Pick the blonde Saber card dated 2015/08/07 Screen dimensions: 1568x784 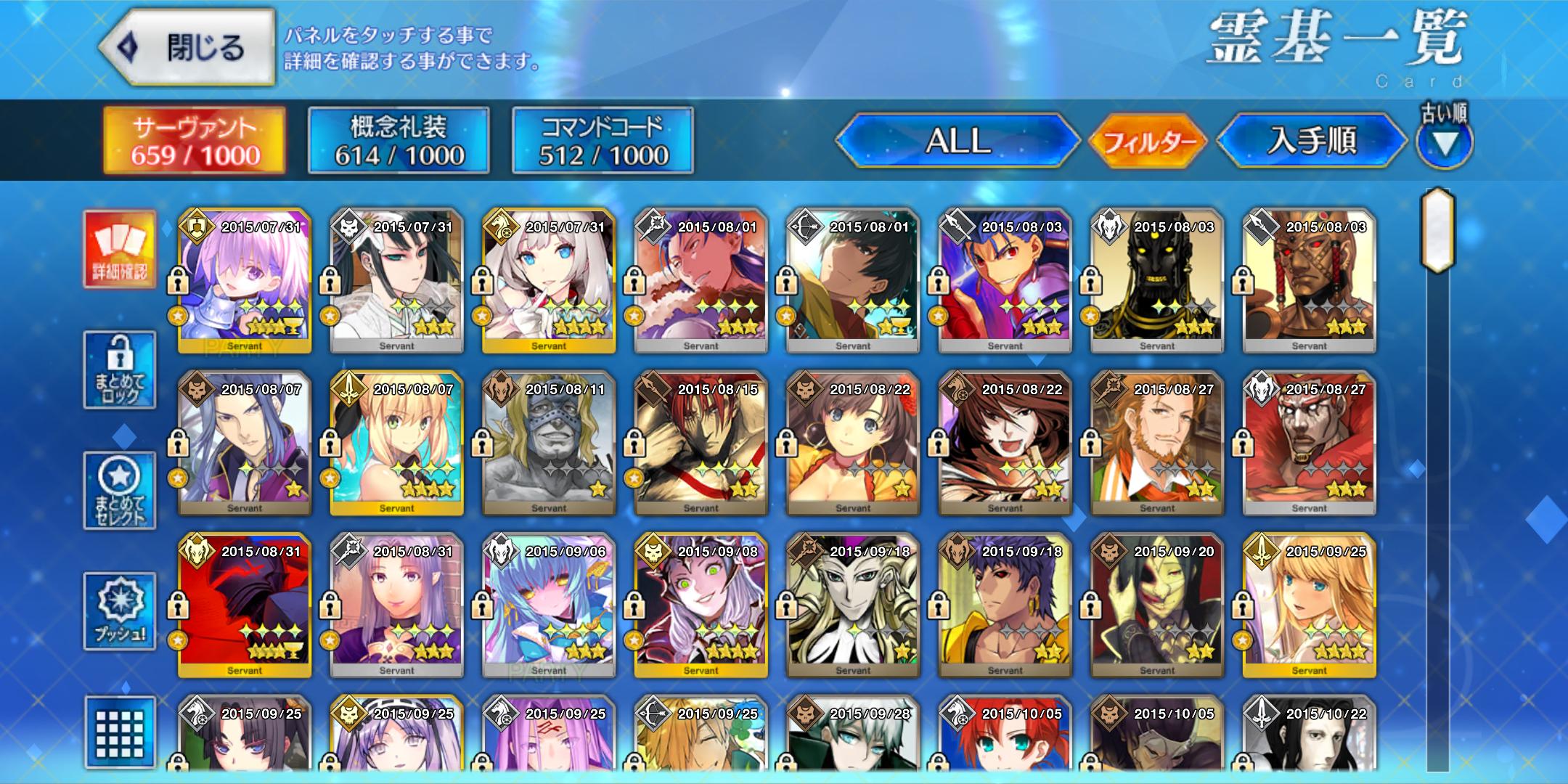tap(397, 444)
